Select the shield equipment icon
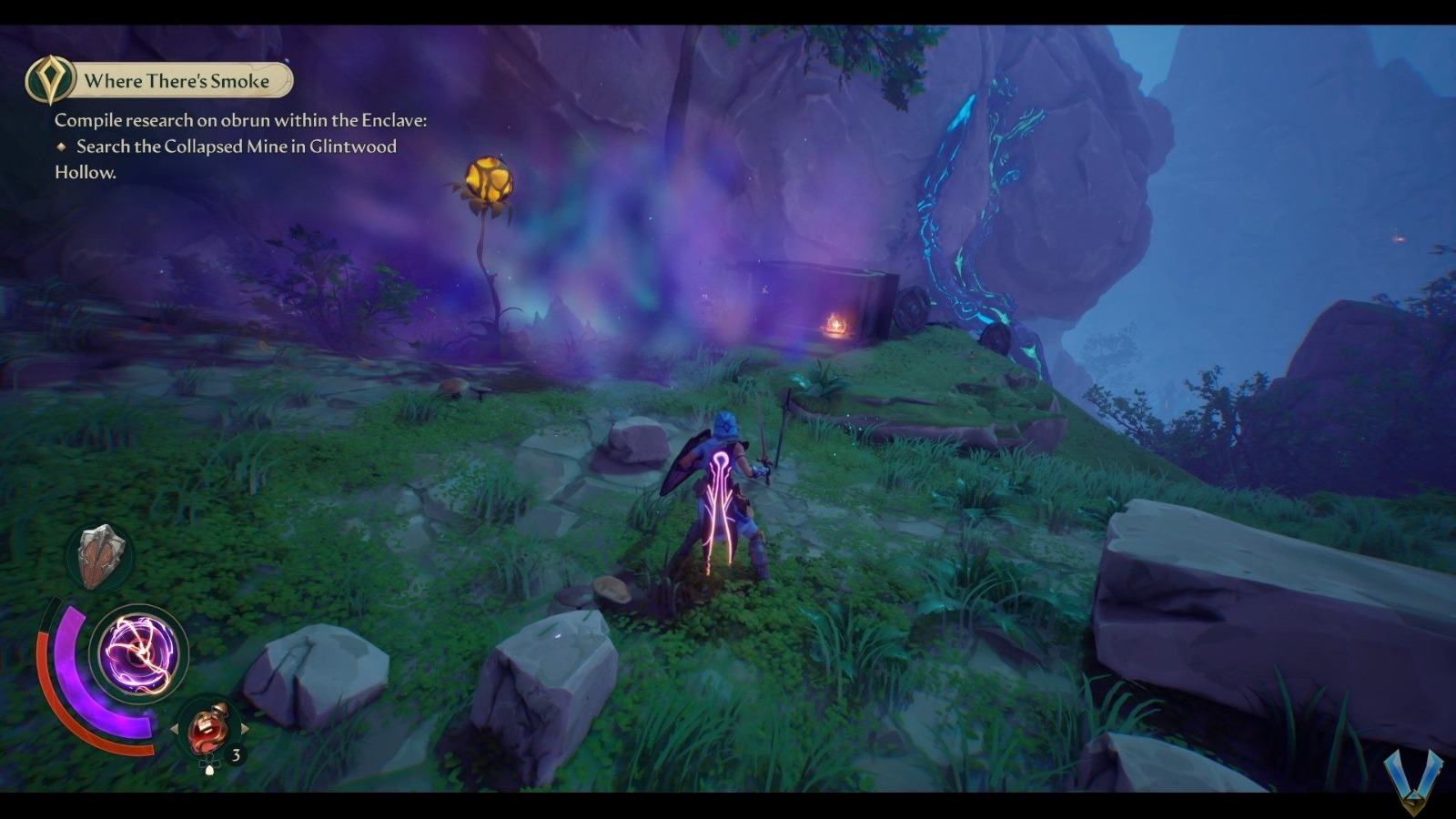Image resolution: width=1456 pixels, height=819 pixels. click(100, 557)
